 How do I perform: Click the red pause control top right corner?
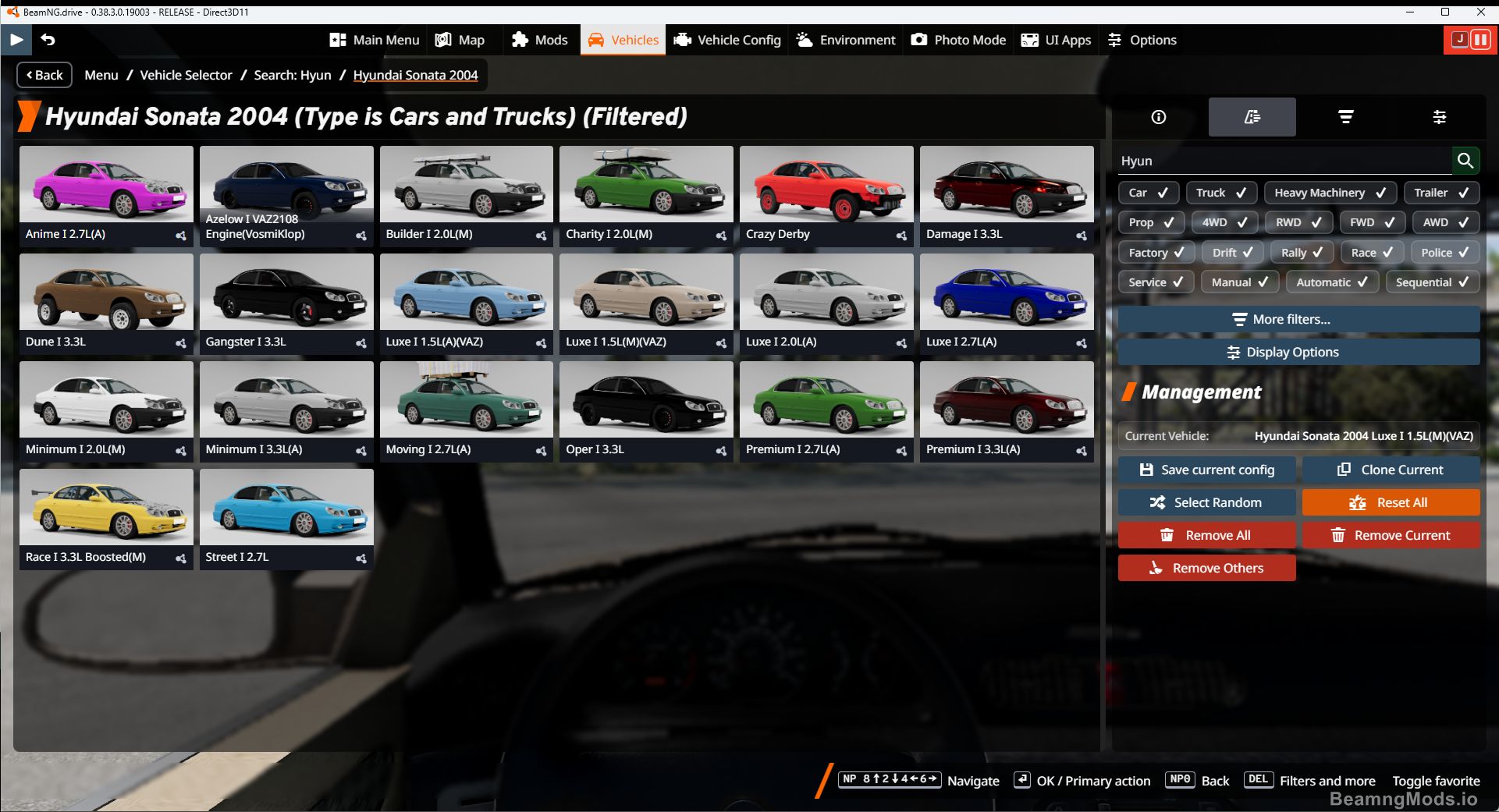[x=1480, y=40]
